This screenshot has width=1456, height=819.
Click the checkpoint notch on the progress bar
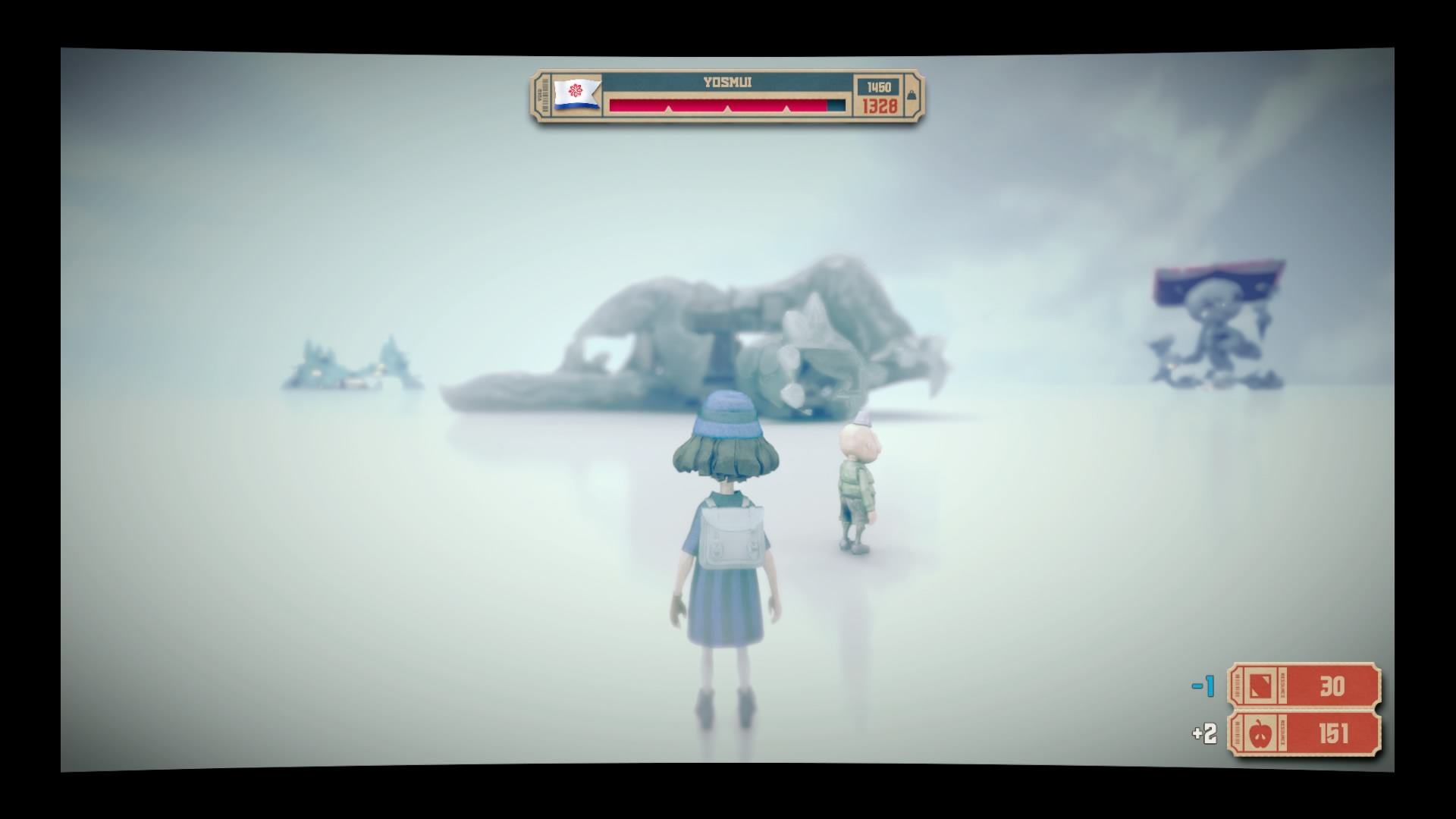click(727, 110)
